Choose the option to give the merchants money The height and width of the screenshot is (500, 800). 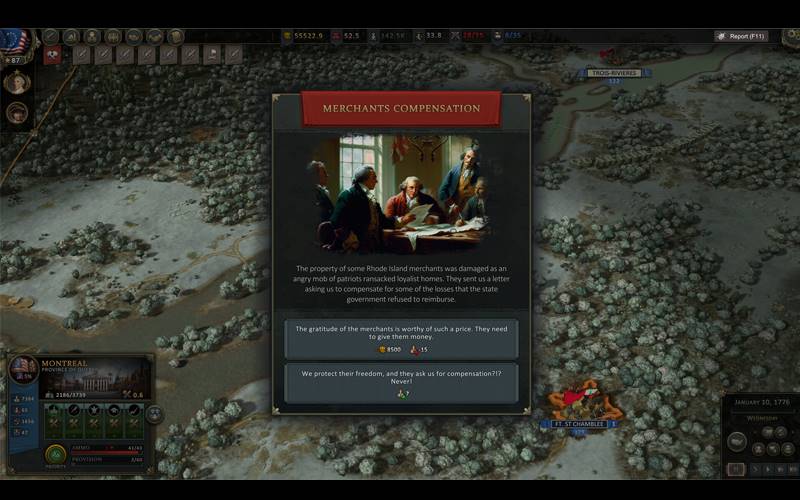pyautogui.click(x=401, y=338)
